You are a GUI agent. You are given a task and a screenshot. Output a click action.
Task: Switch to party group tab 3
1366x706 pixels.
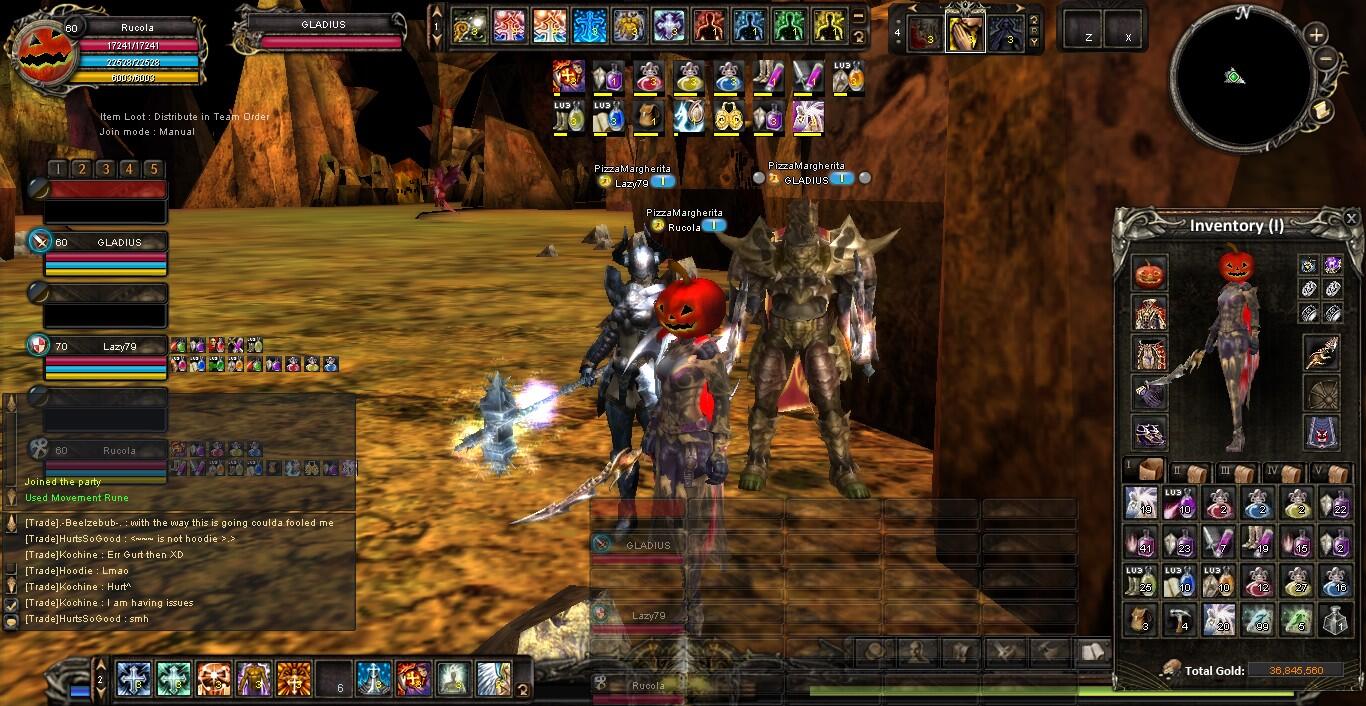(105, 169)
